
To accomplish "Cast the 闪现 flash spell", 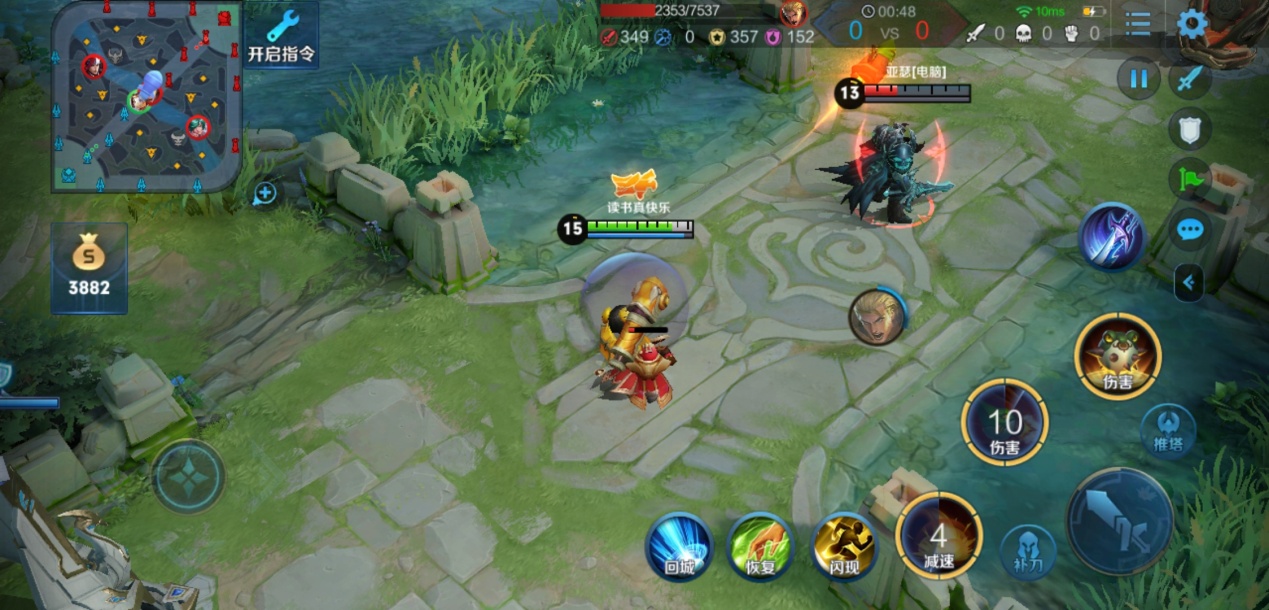I will 844,546.
